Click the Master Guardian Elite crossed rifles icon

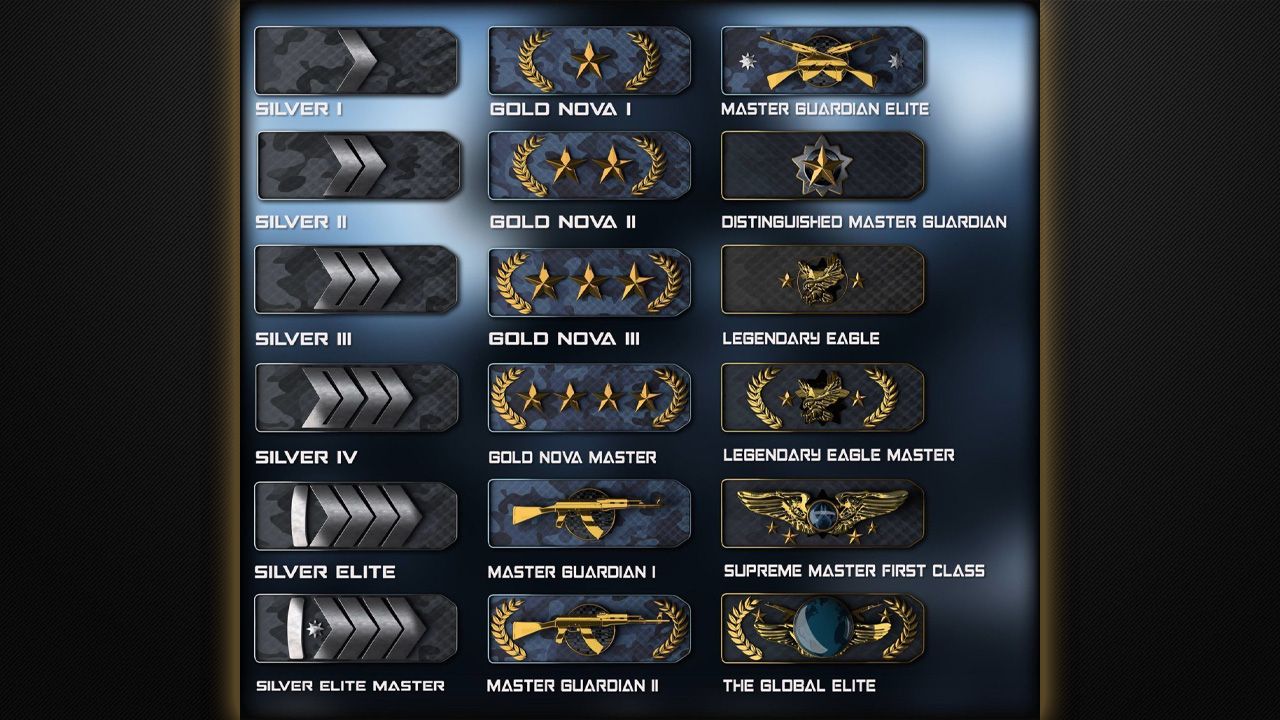coord(822,61)
